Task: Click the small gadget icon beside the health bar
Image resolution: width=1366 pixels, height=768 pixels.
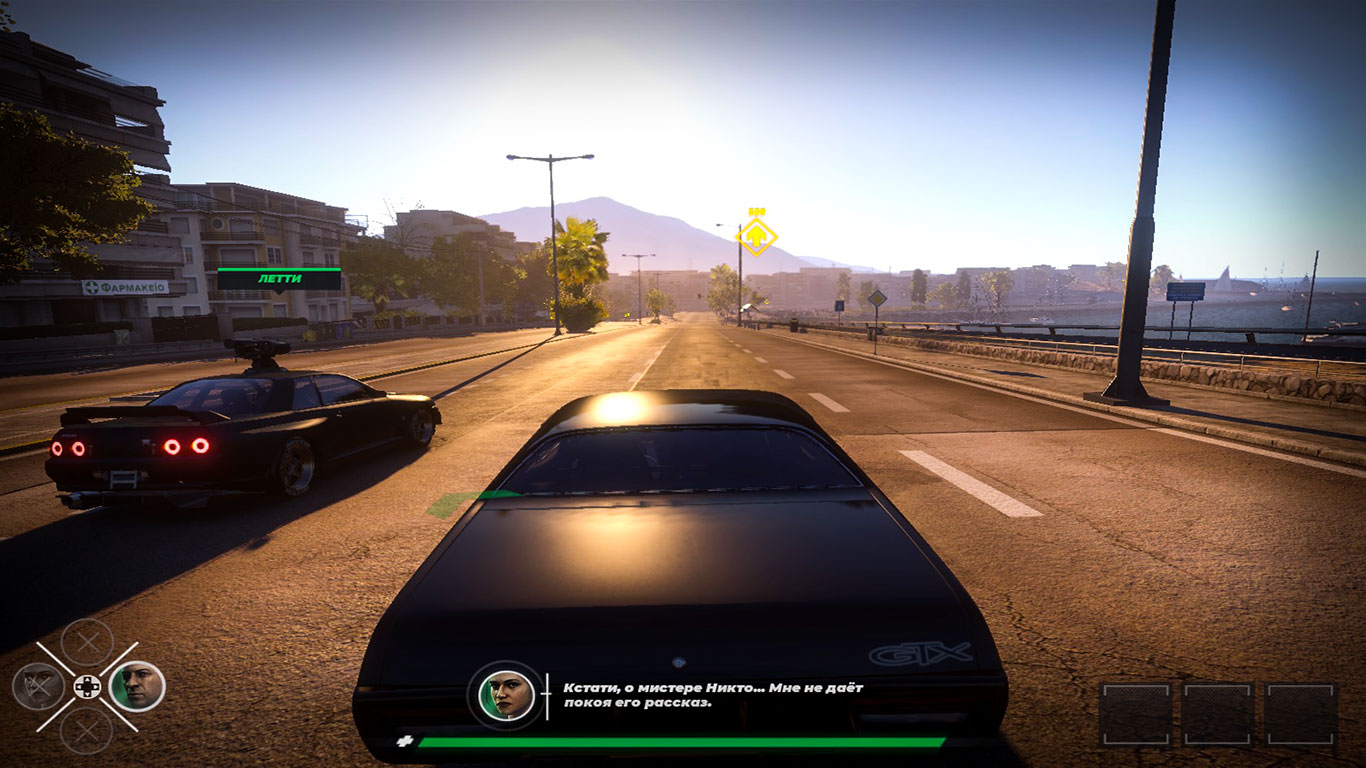Action: [407, 740]
